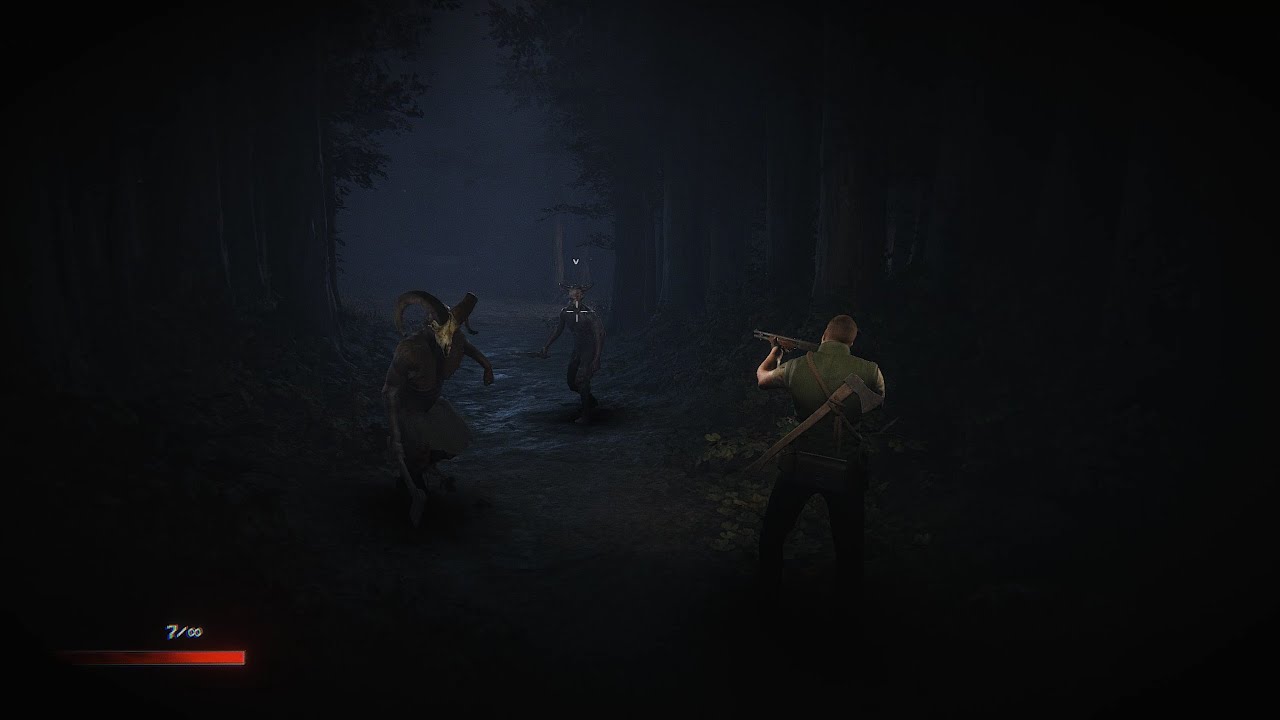The image size is (1280, 720).
Task: Click the ammo counter showing 7/∞
Action: point(183,631)
